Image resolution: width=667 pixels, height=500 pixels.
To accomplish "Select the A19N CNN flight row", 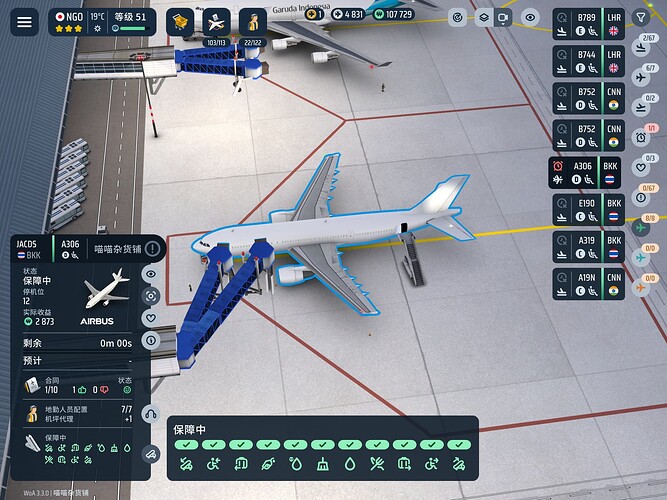I will pos(589,283).
